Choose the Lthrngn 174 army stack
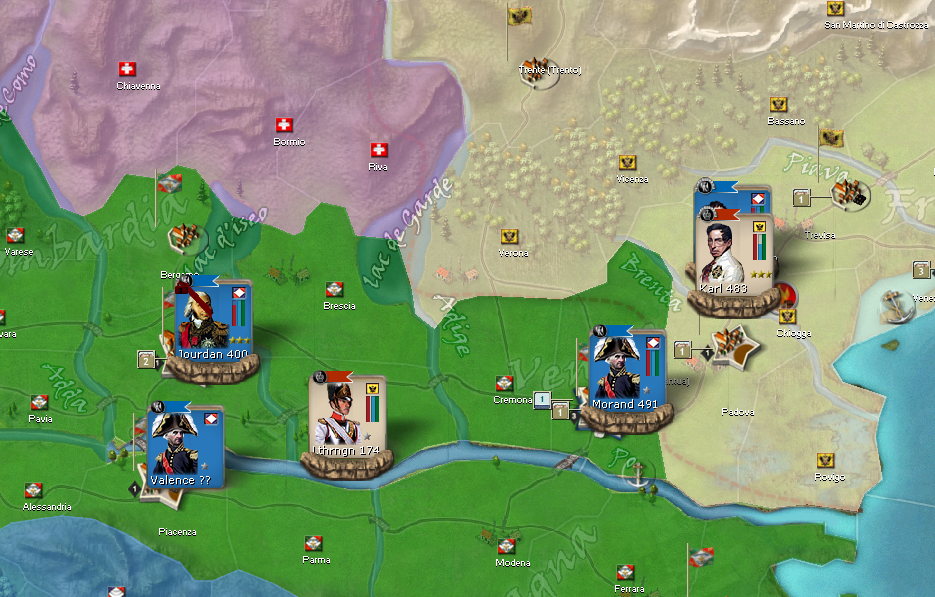 348,417
